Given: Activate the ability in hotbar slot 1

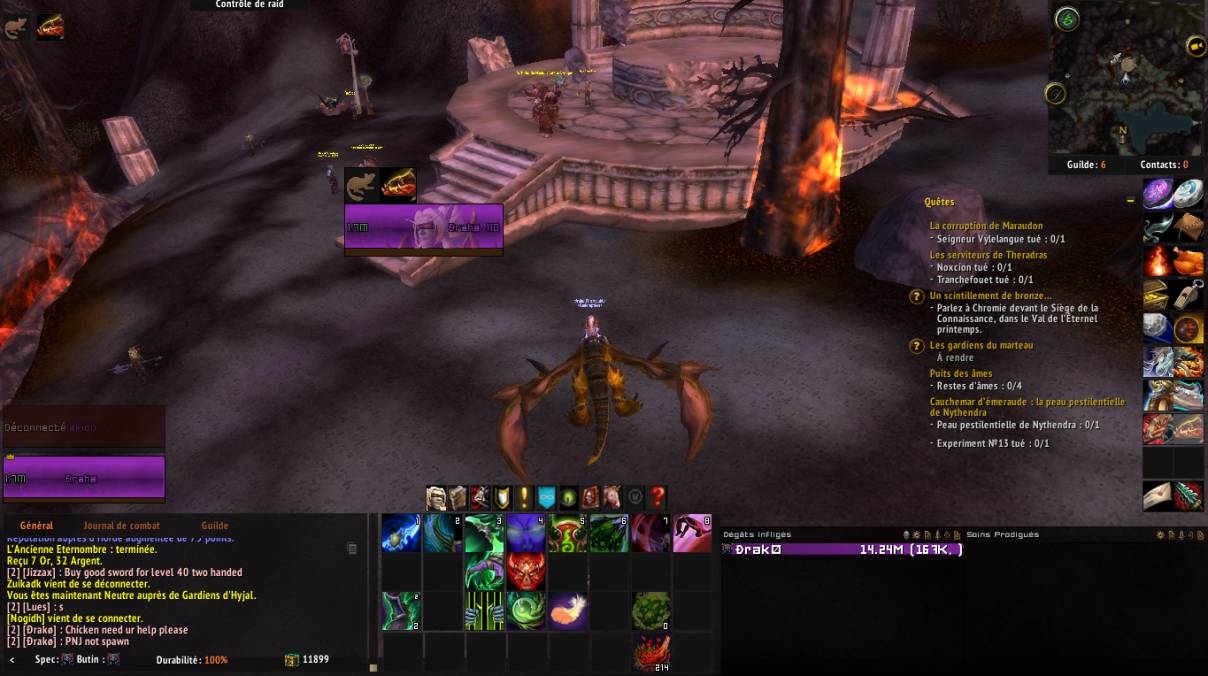Looking at the screenshot, I should [x=401, y=533].
